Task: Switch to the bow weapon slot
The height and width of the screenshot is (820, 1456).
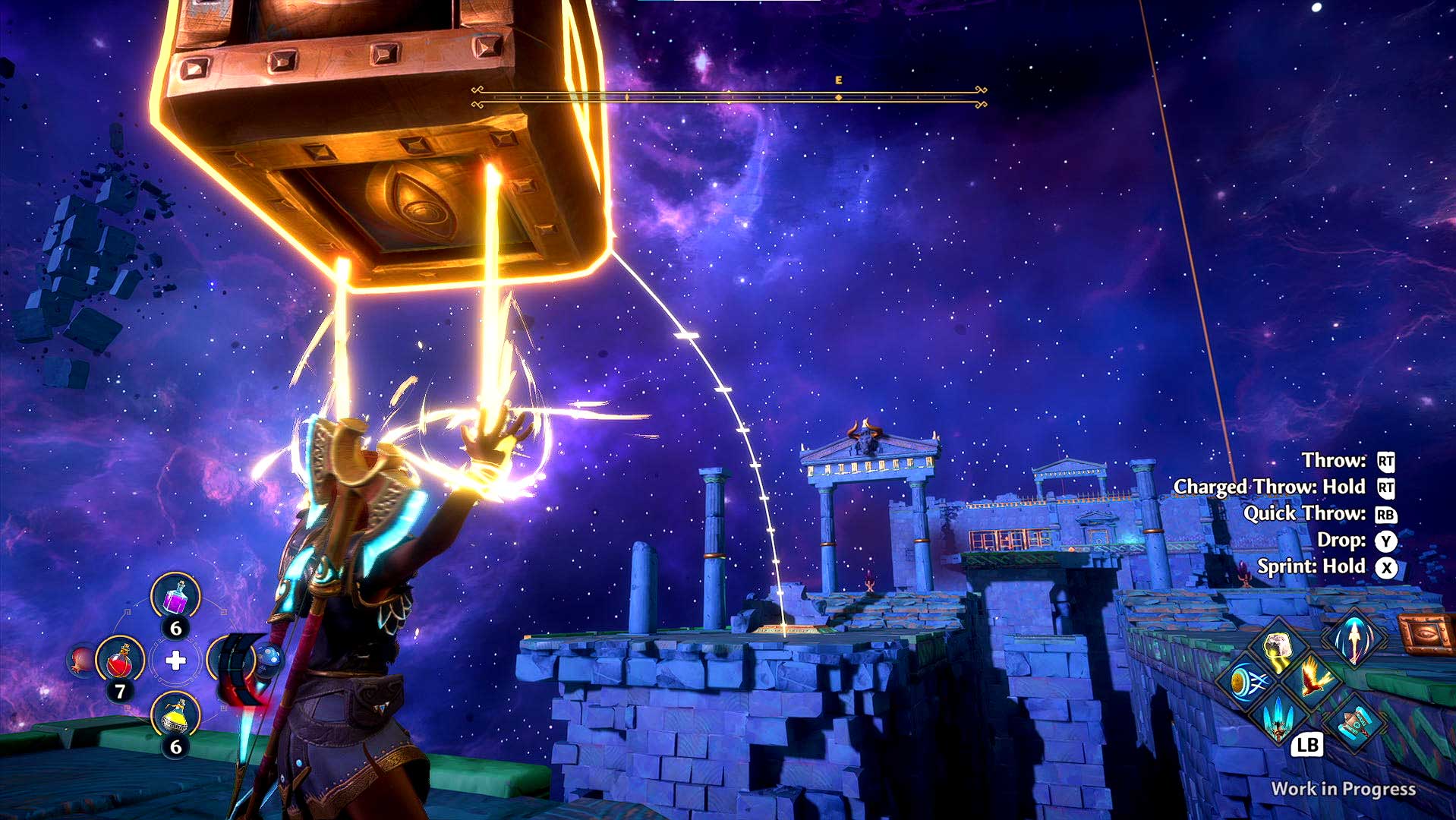Action: 234,660
